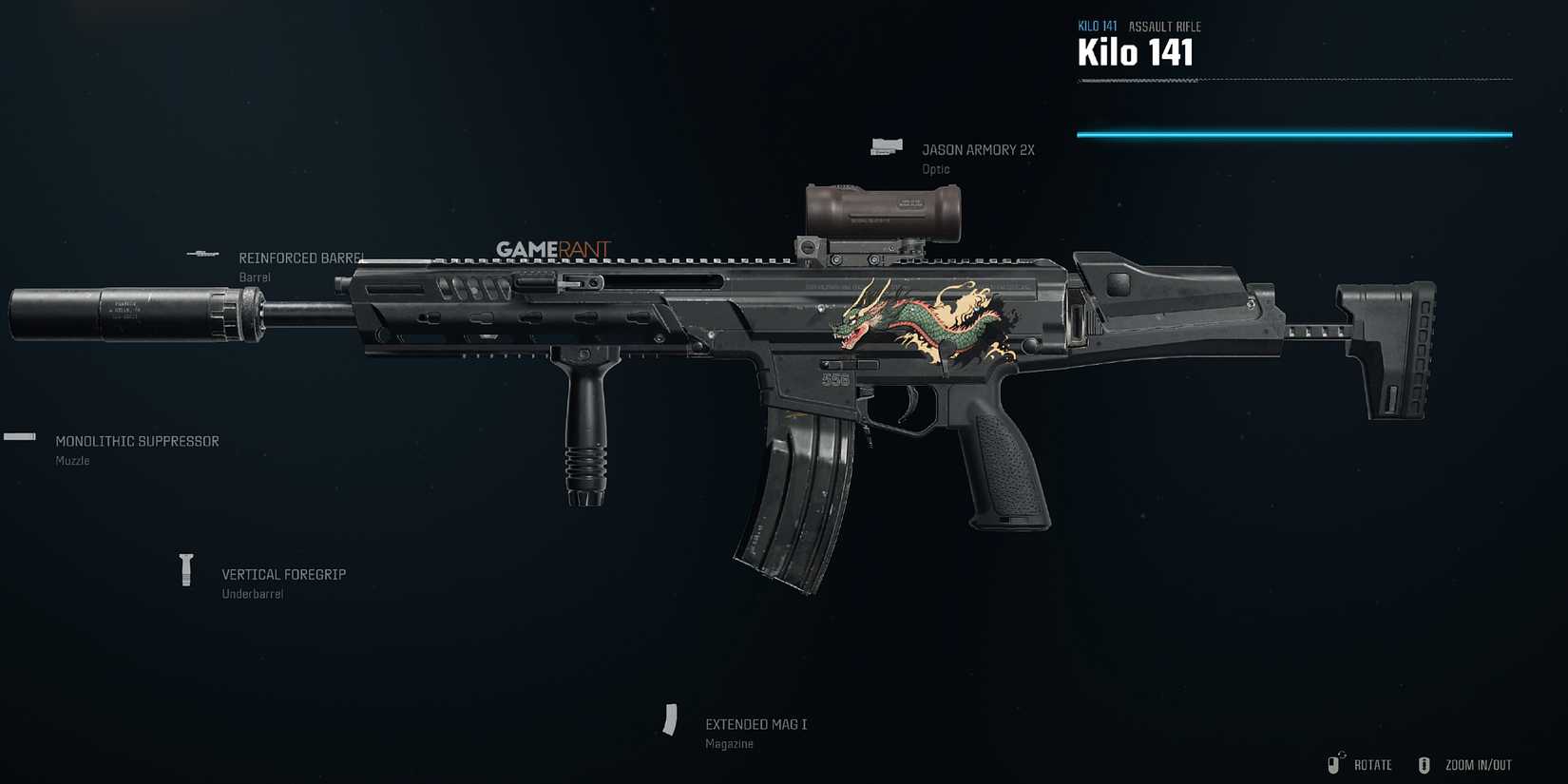Select the Extended Mag I magazine icon
This screenshot has width=1568, height=784.
(x=672, y=720)
